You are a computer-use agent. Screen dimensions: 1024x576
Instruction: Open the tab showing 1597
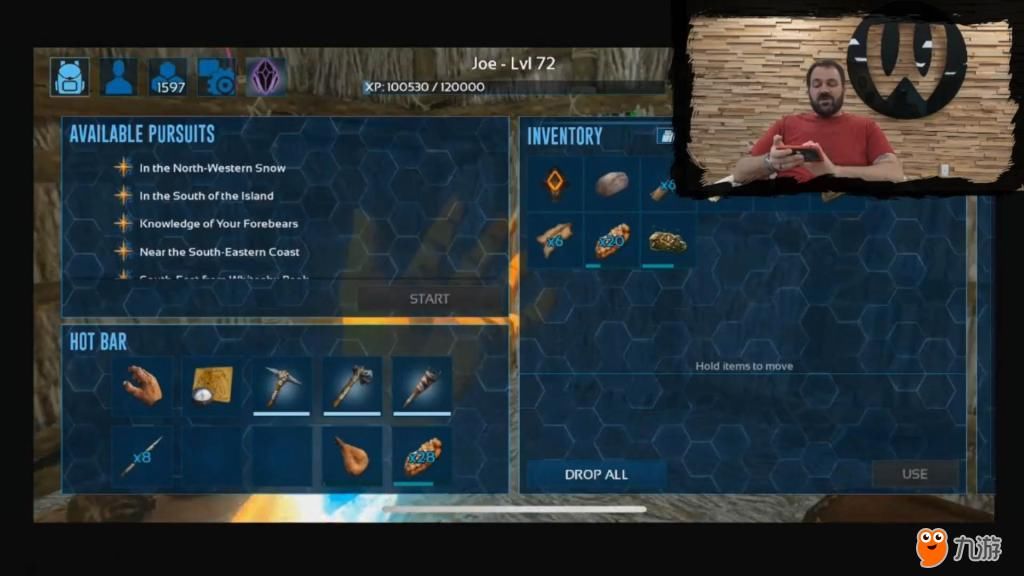[168, 77]
